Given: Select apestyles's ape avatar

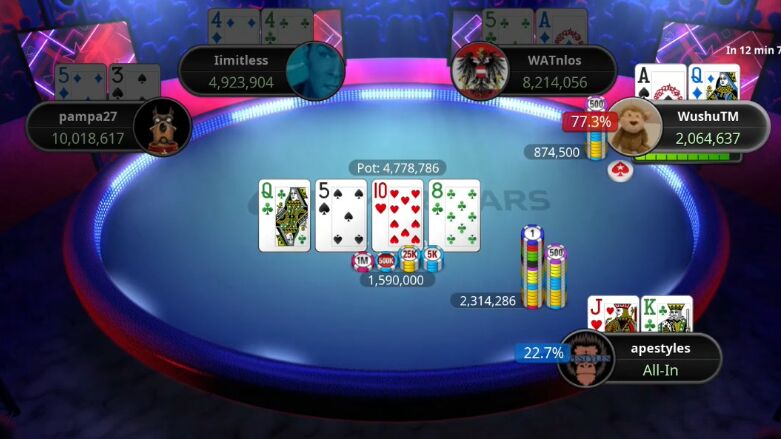Looking at the screenshot, I should pyautogui.click(x=585, y=358).
